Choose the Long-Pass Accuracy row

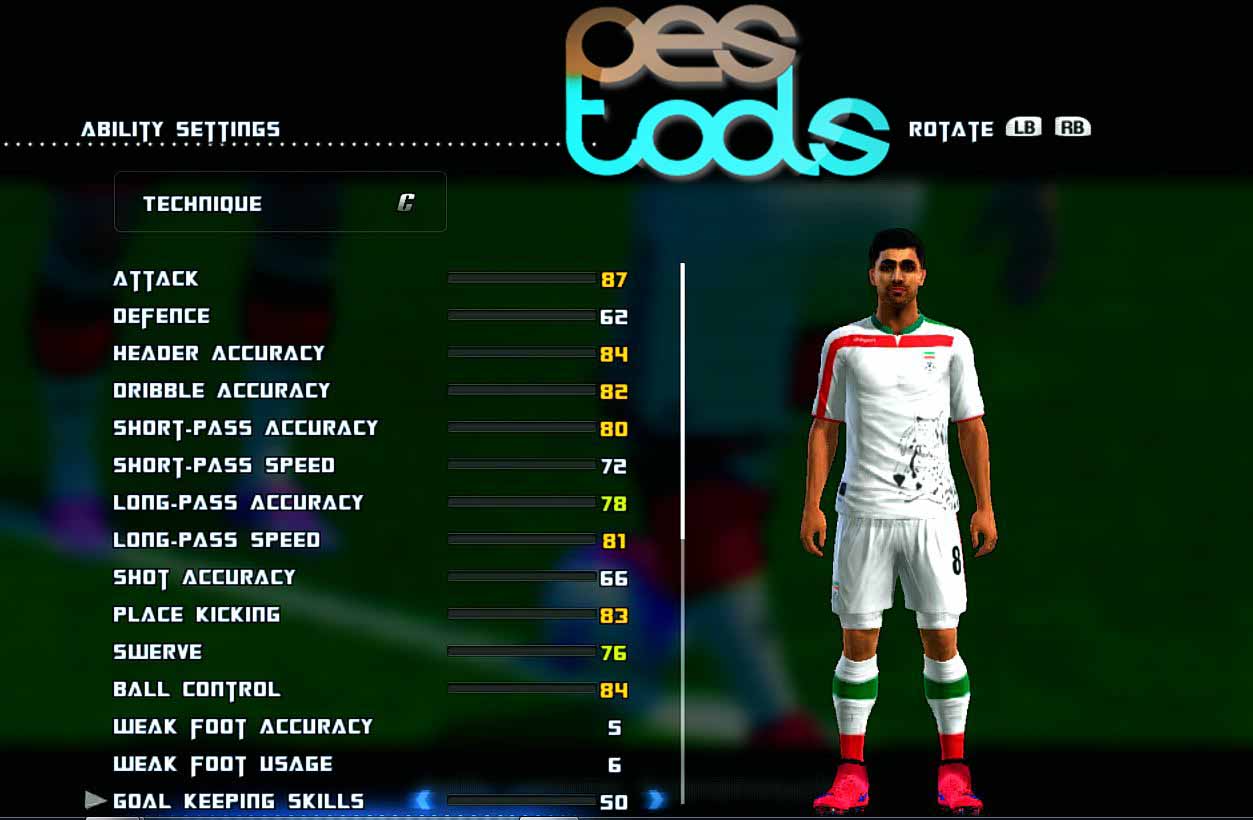[x=238, y=503]
